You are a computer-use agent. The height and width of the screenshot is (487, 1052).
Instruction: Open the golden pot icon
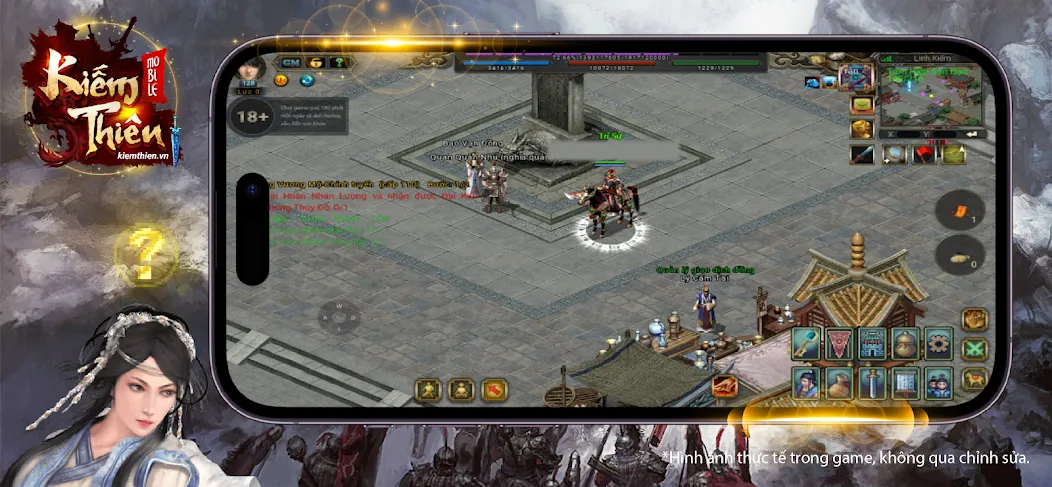coord(905,344)
